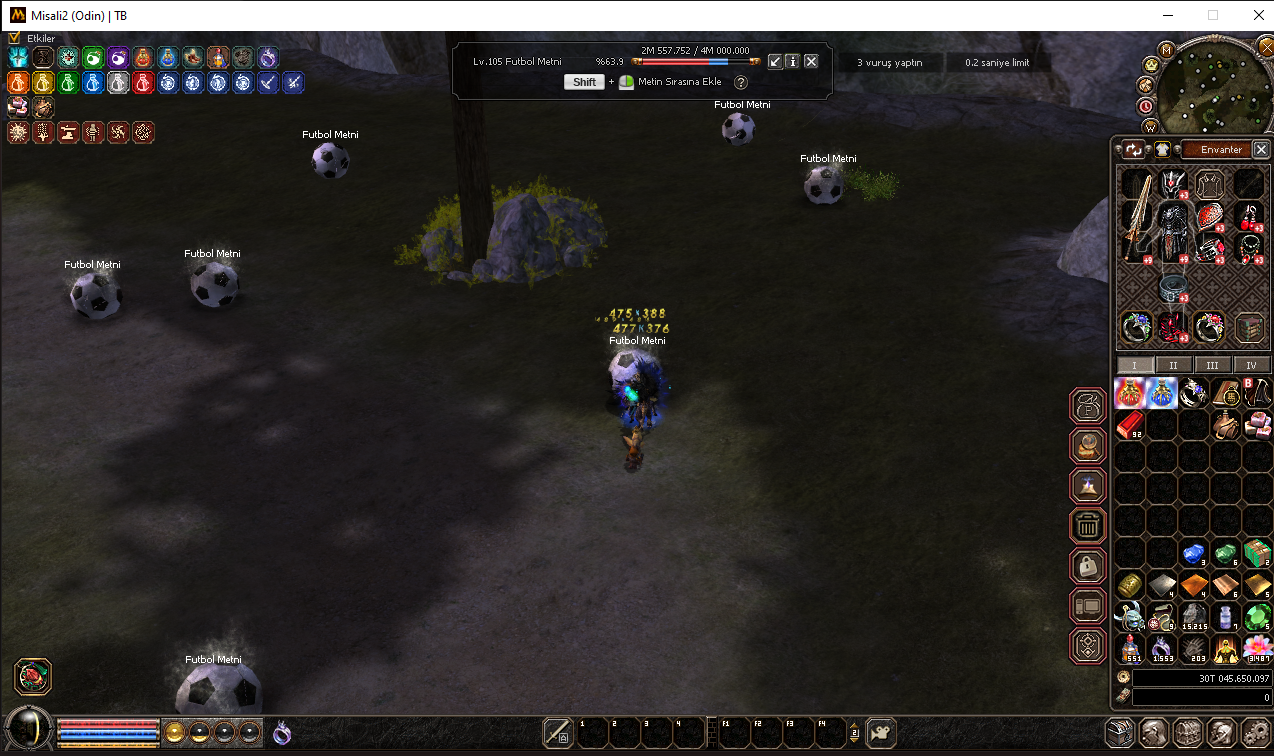
Task: Show inventory page IV
Action: click(1251, 366)
